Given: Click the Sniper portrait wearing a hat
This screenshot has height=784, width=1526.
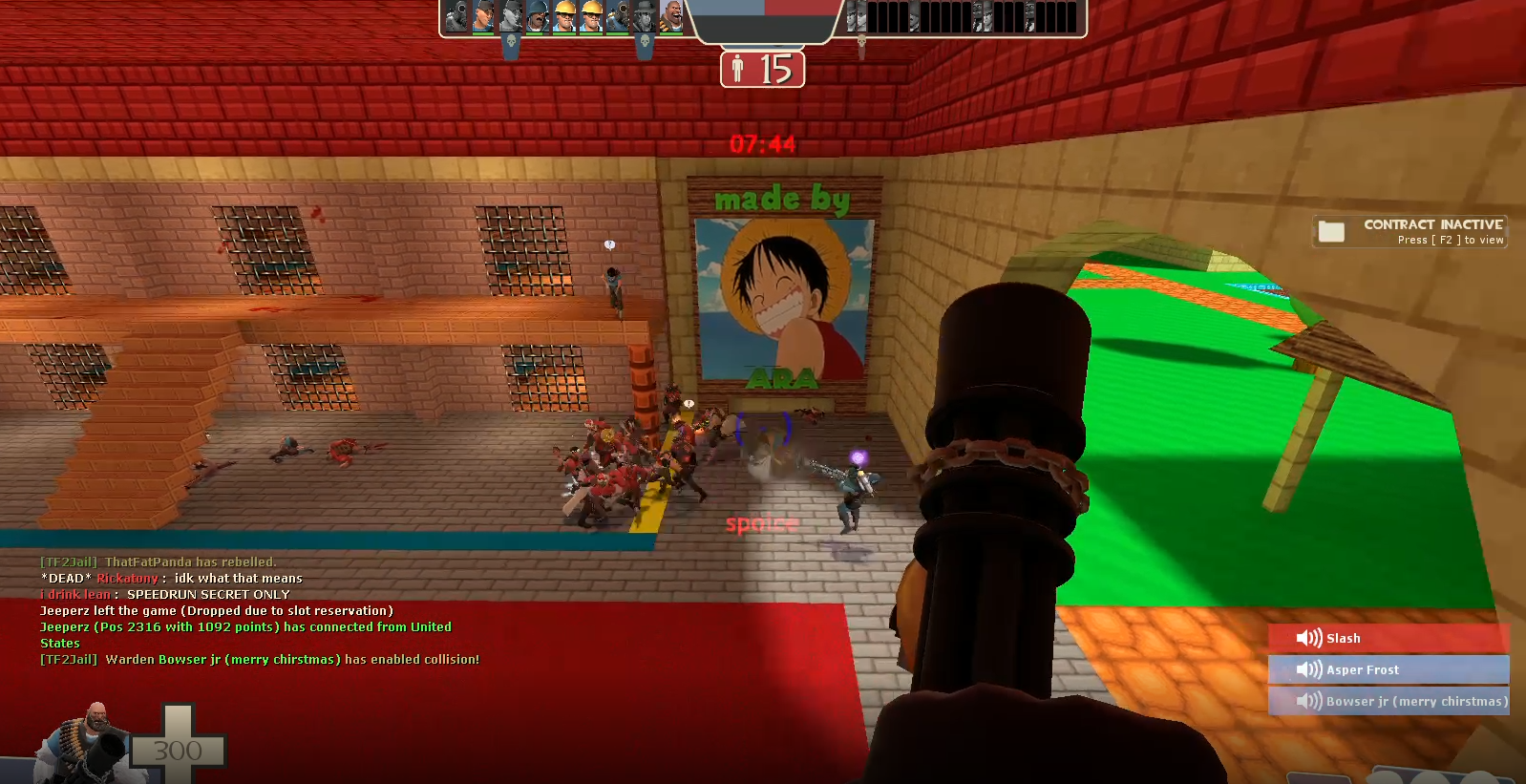Looking at the screenshot, I should tap(645, 17).
